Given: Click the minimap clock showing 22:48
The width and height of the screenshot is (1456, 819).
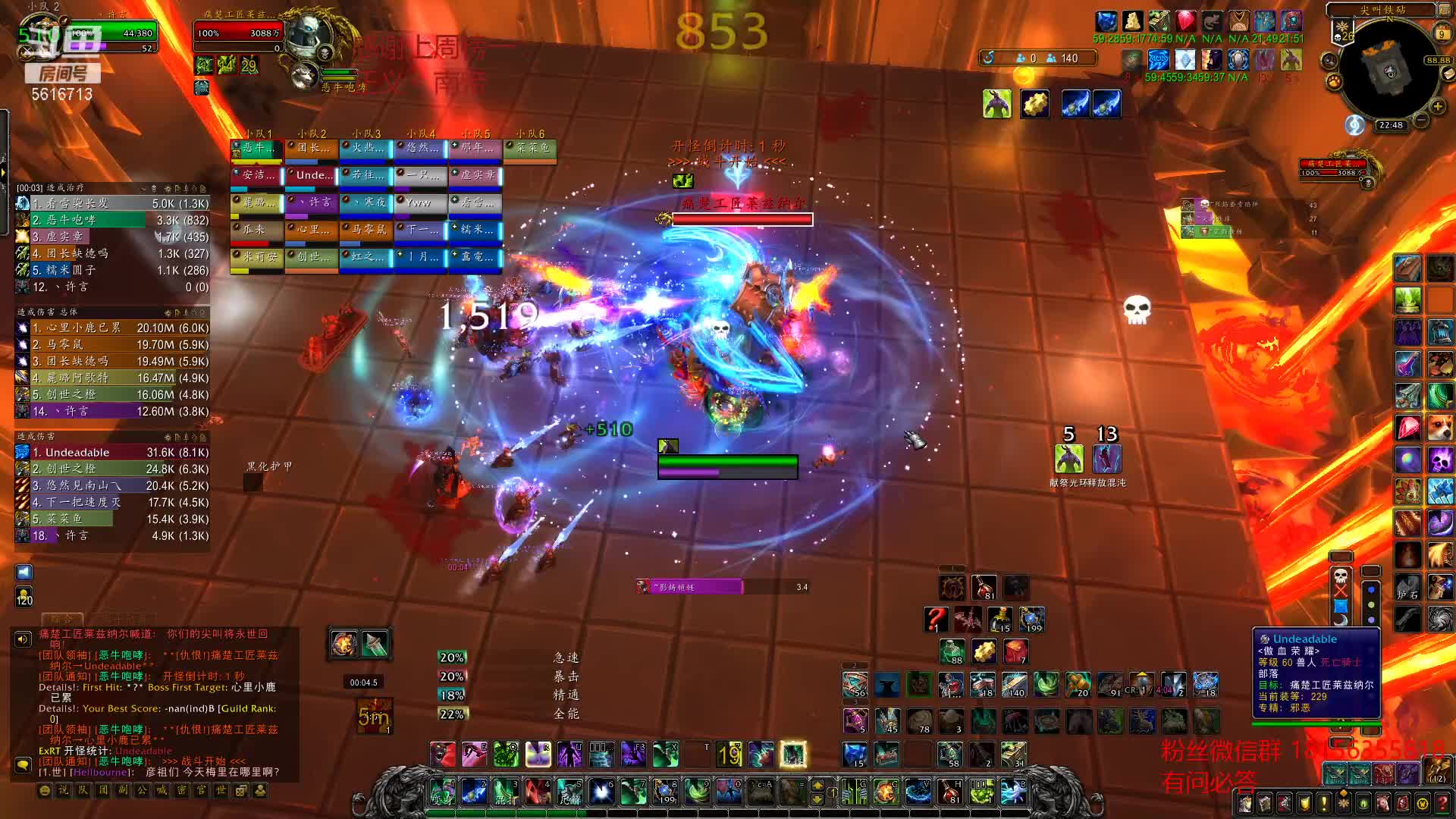Looking at the screenshot, I should pyautogui.click(x=1390, y=125).
